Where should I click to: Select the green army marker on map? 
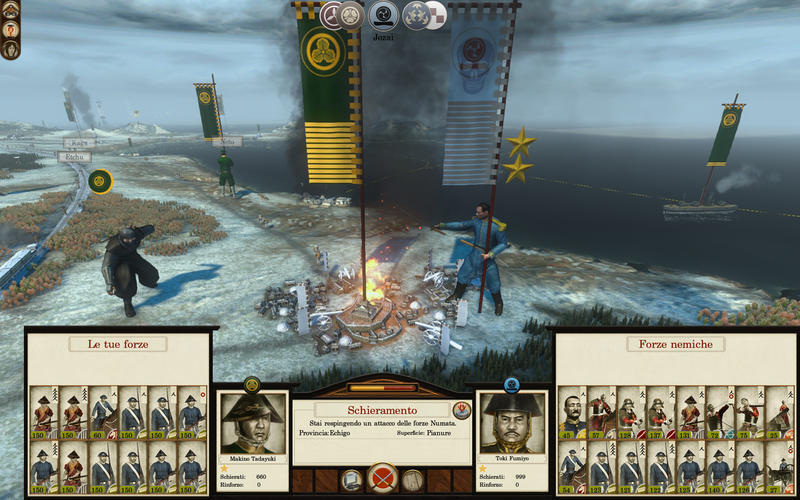pyautogui.click(x=99, y=181)
